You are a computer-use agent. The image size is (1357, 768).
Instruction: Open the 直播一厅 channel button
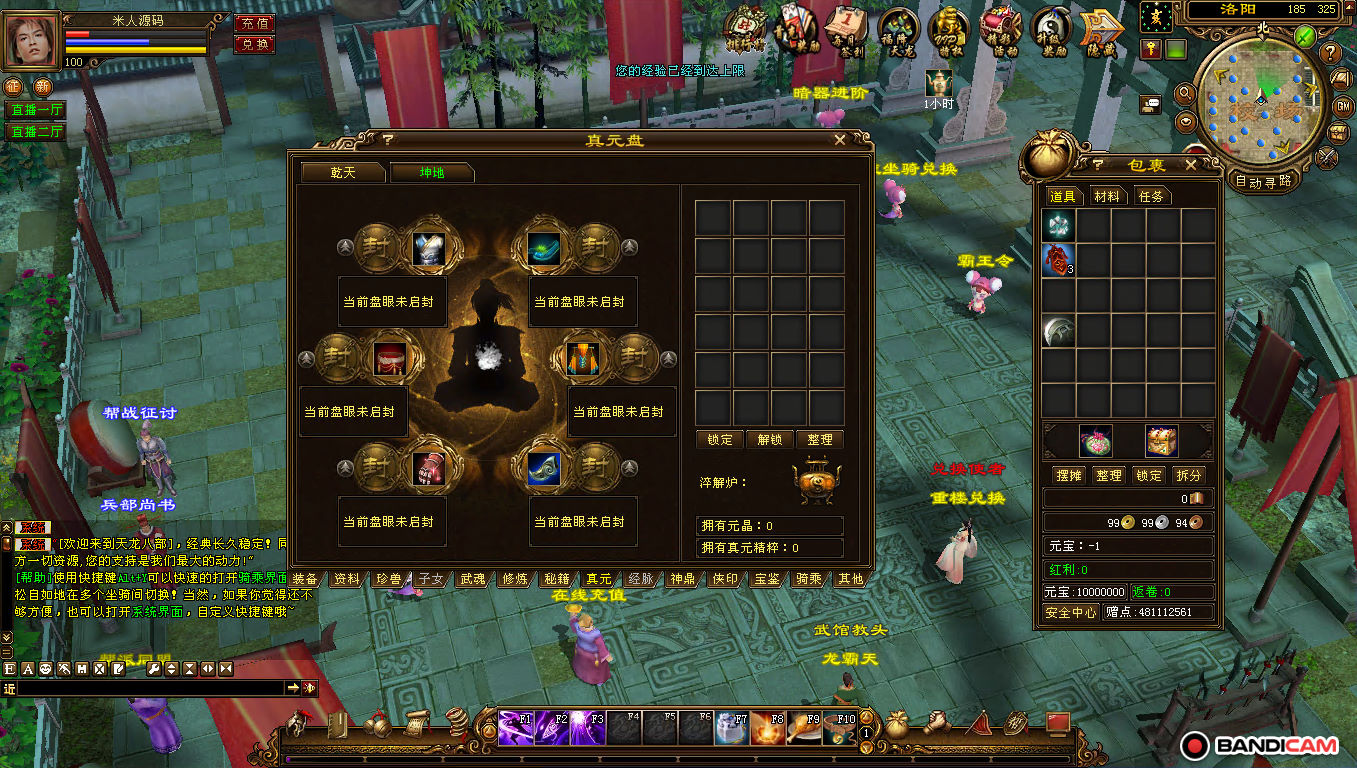[35, 110]
